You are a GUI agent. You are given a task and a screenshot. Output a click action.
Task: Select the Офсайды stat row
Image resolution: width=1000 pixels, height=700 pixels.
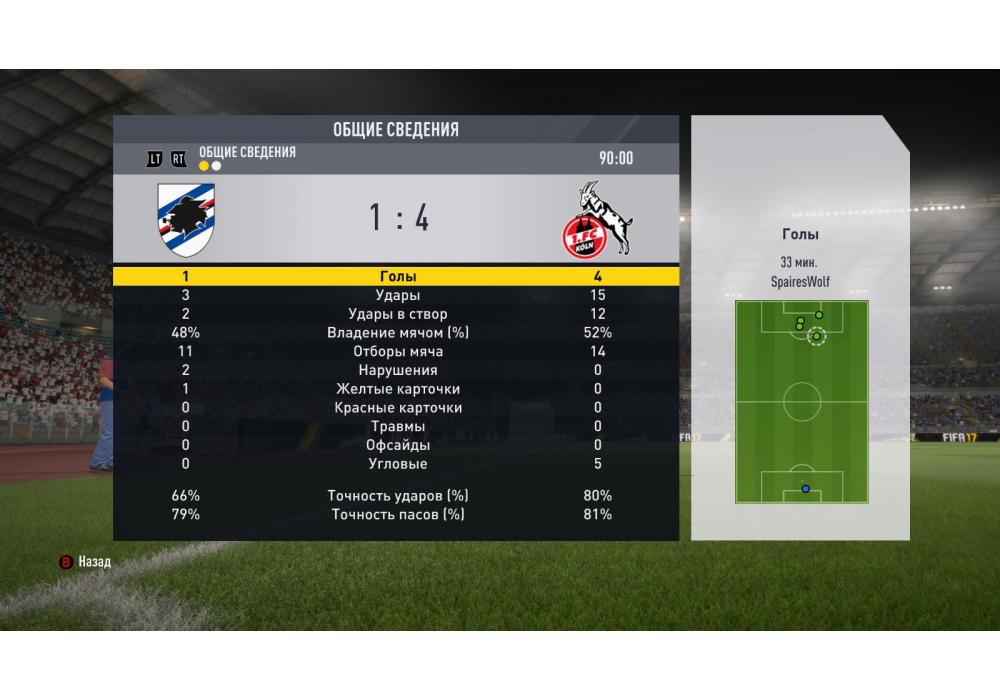398,445
